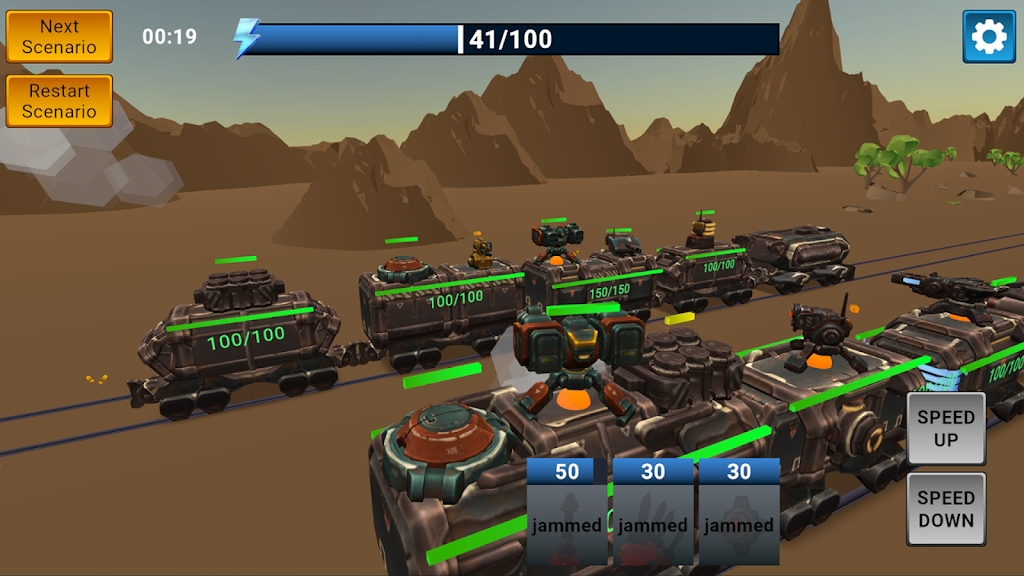Select the 50-cost single rocket card
This screenshot has width=1024, height=576.
pyautogui.click(x=567, y=512)
